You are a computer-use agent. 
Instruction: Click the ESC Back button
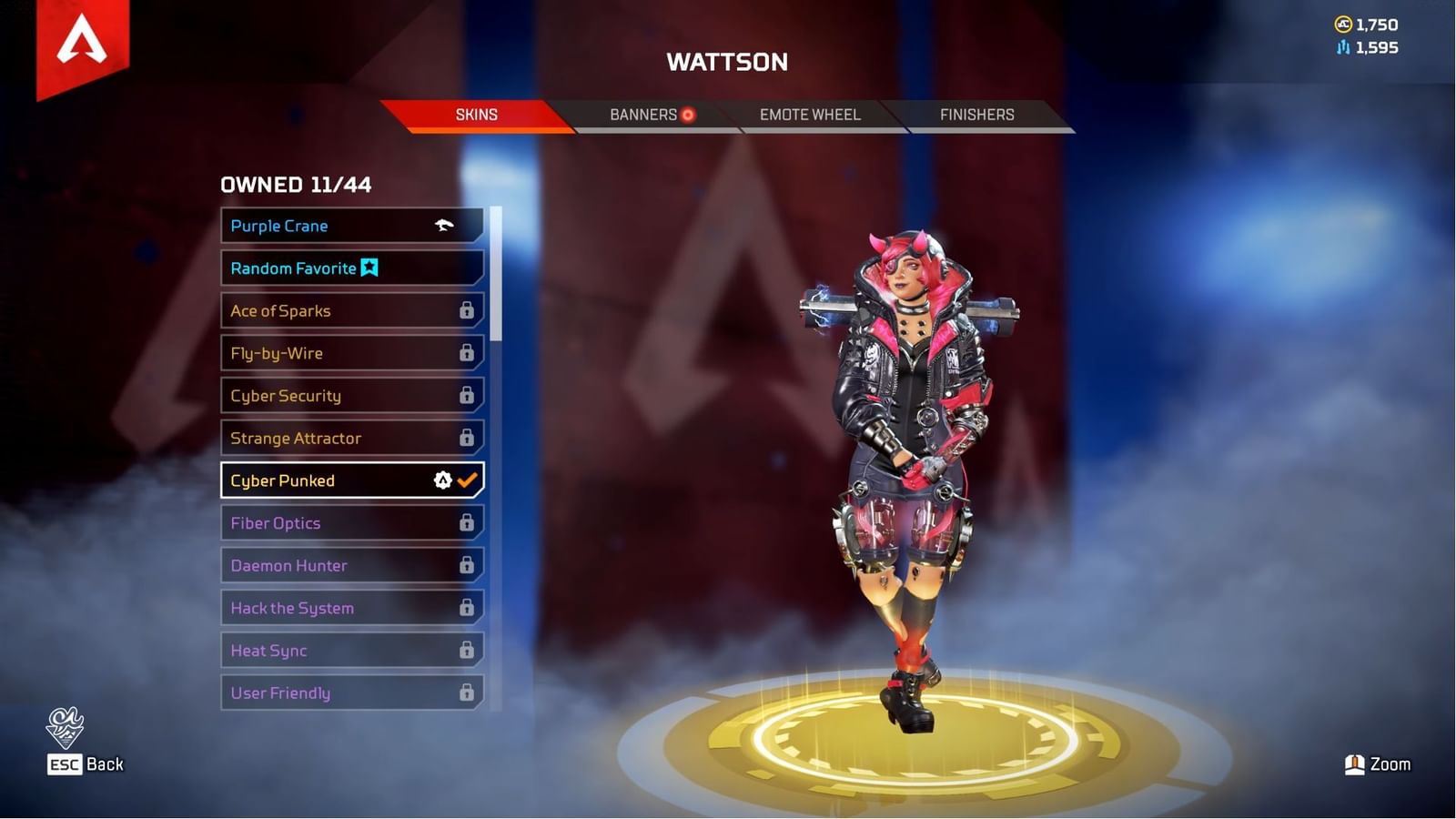[x=85, y=764]
